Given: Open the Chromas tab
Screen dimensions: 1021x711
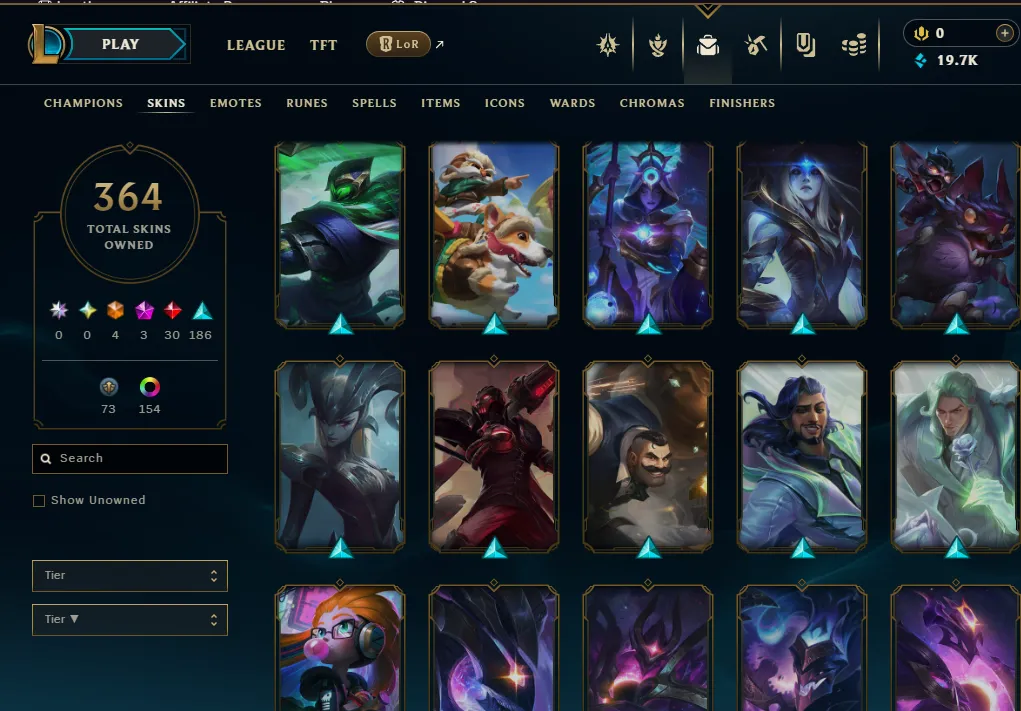Looking at the screenshot, I should (652, 103).
